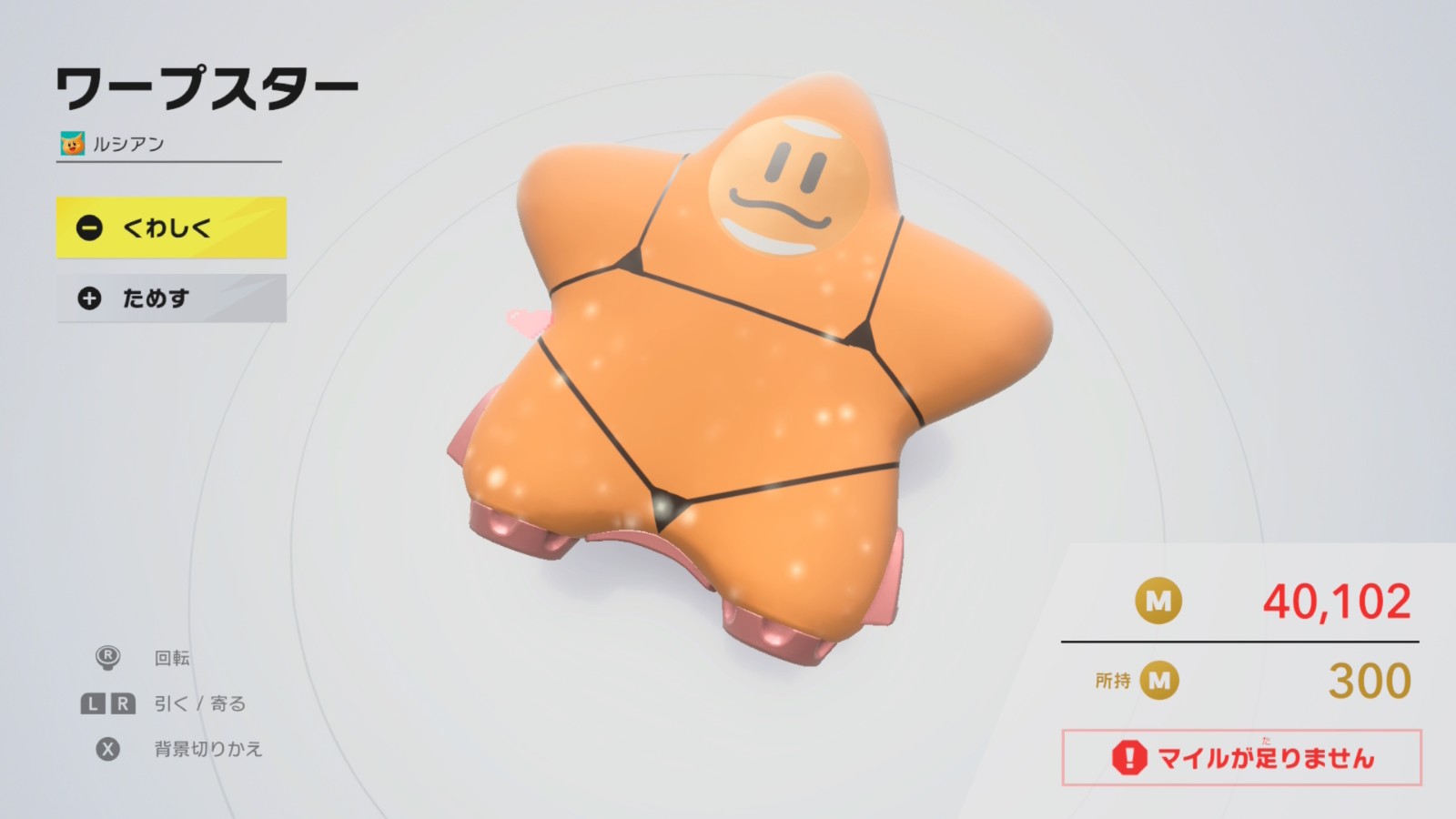Choose the ためす try-out button
1456x819 pixels.
(171, 298)
